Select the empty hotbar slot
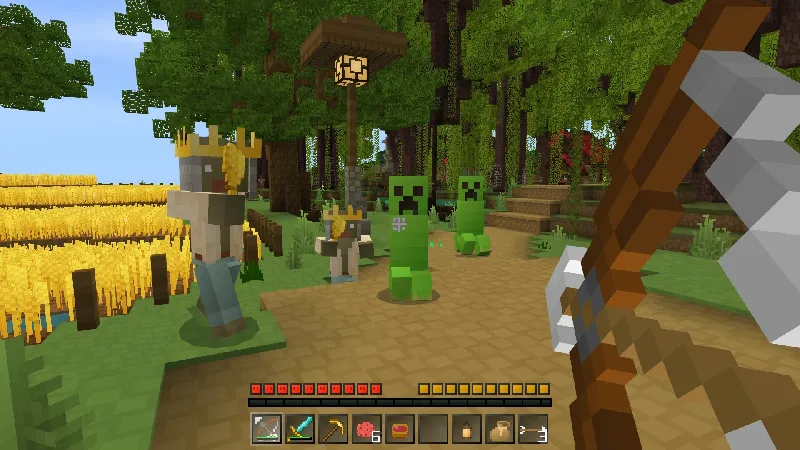This screenshot has width=800, height=450. click(x=433, y=428)
